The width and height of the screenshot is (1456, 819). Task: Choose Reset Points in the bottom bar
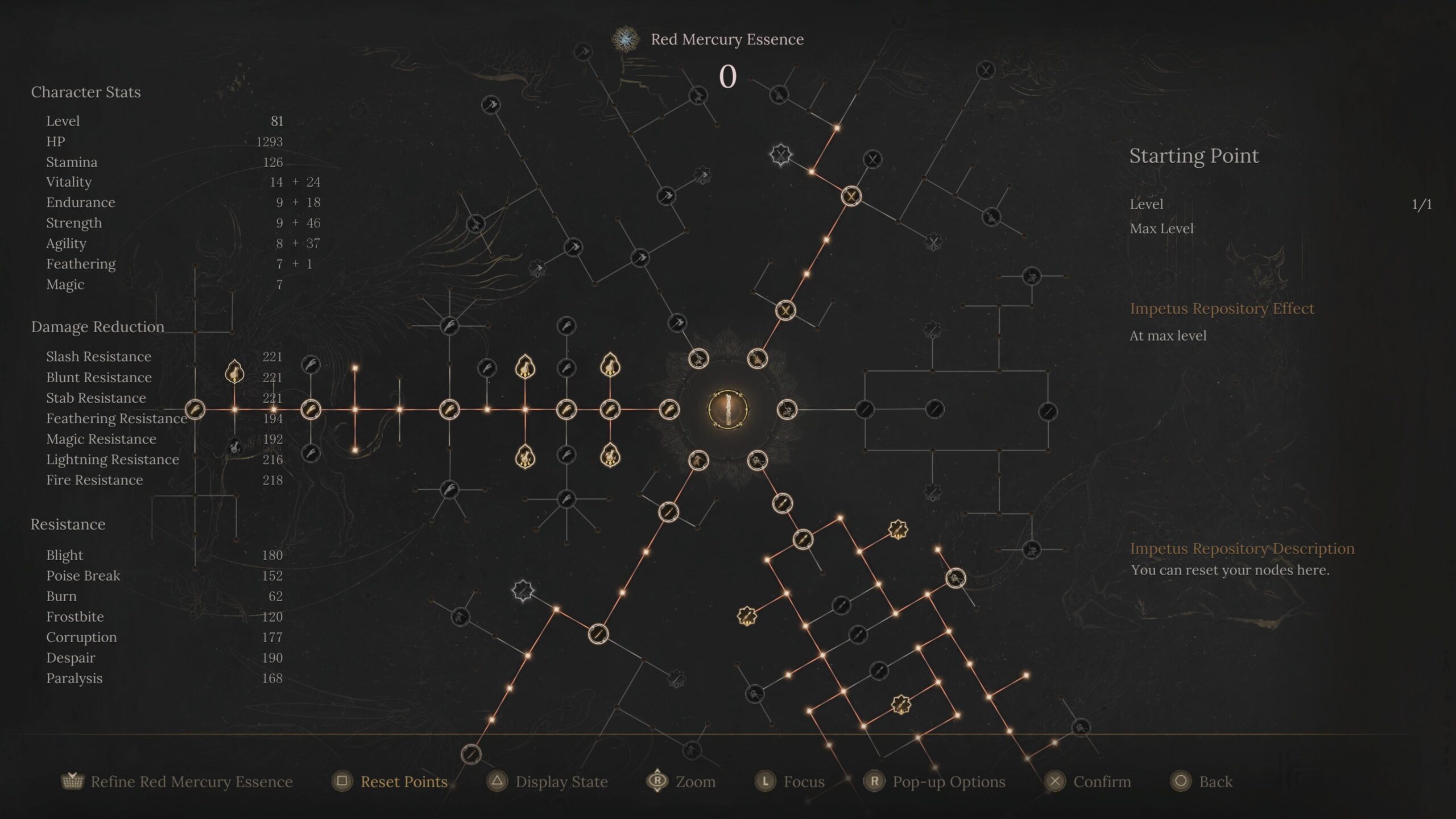403,781
